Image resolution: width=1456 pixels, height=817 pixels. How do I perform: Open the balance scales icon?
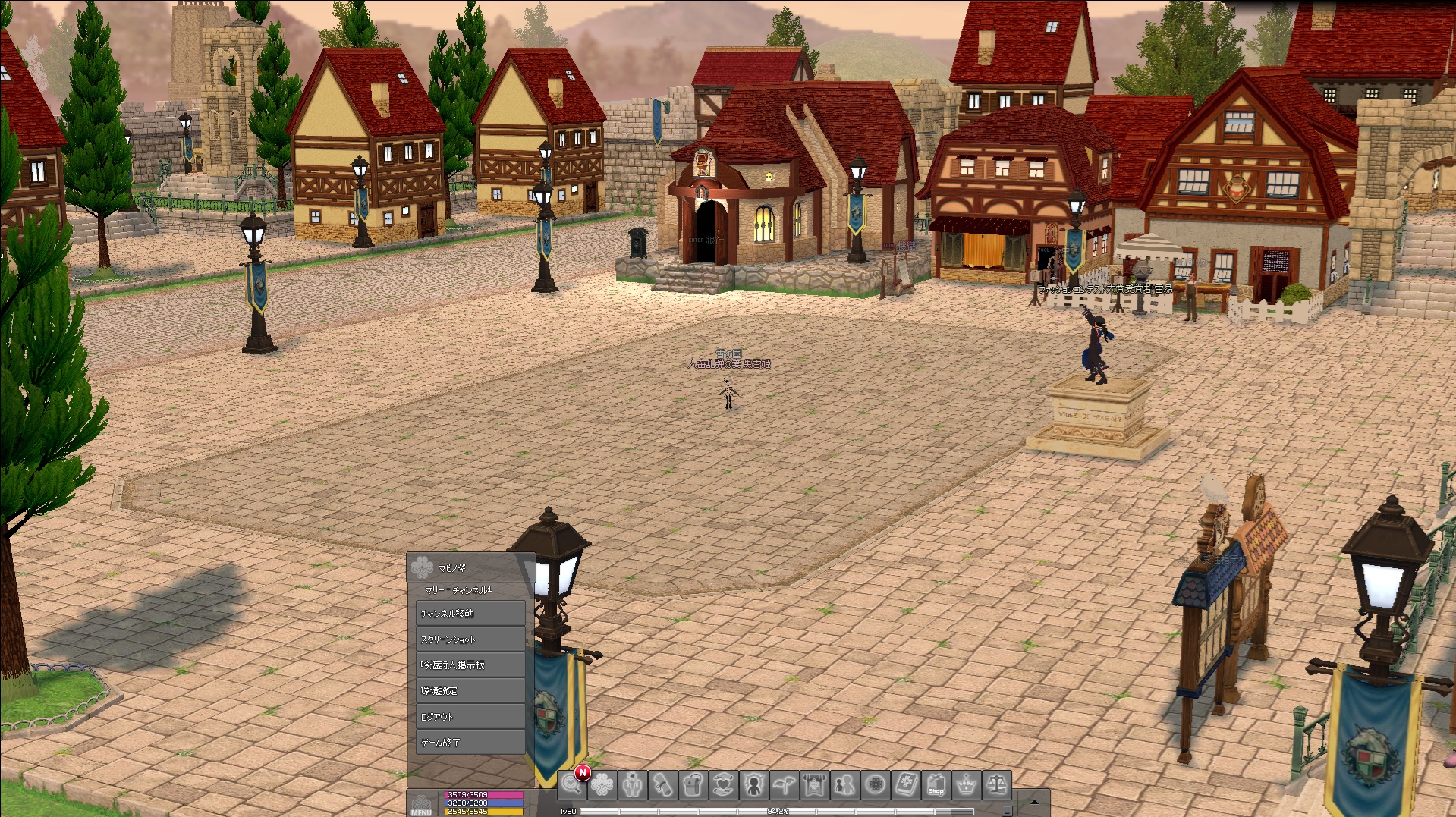point(996,784)
